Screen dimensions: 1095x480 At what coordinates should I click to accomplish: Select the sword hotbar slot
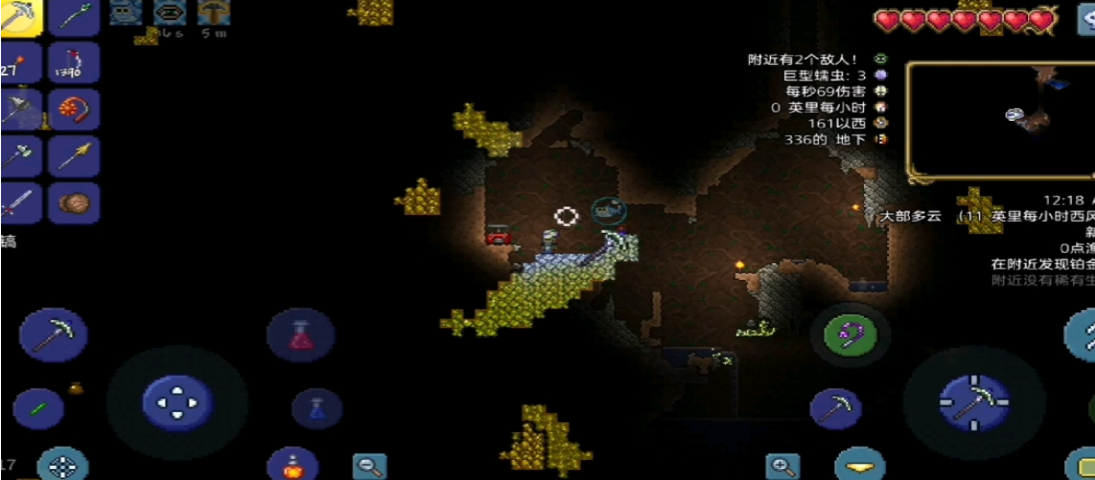tap(20, 203)
